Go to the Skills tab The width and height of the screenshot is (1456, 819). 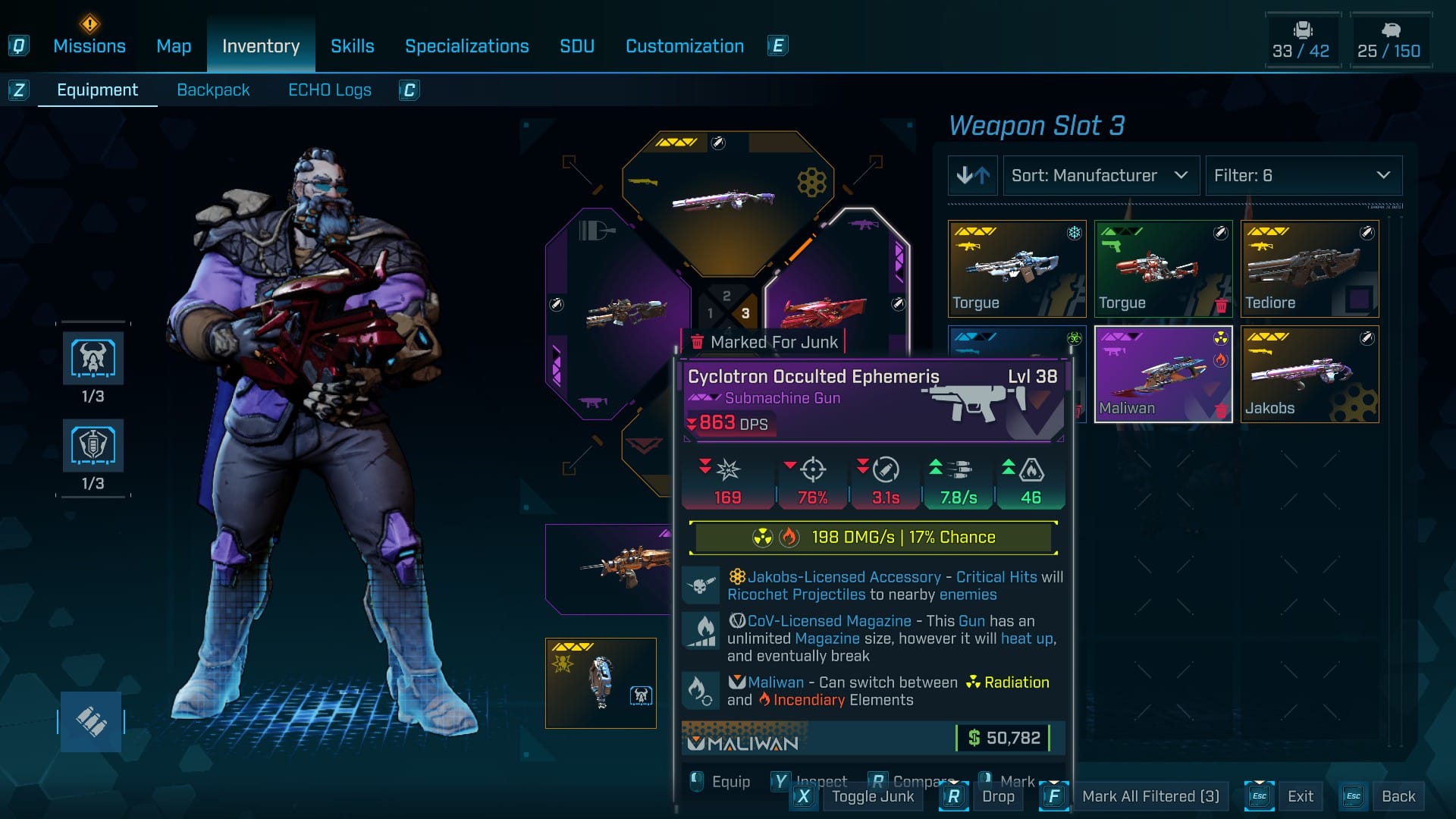352,46
